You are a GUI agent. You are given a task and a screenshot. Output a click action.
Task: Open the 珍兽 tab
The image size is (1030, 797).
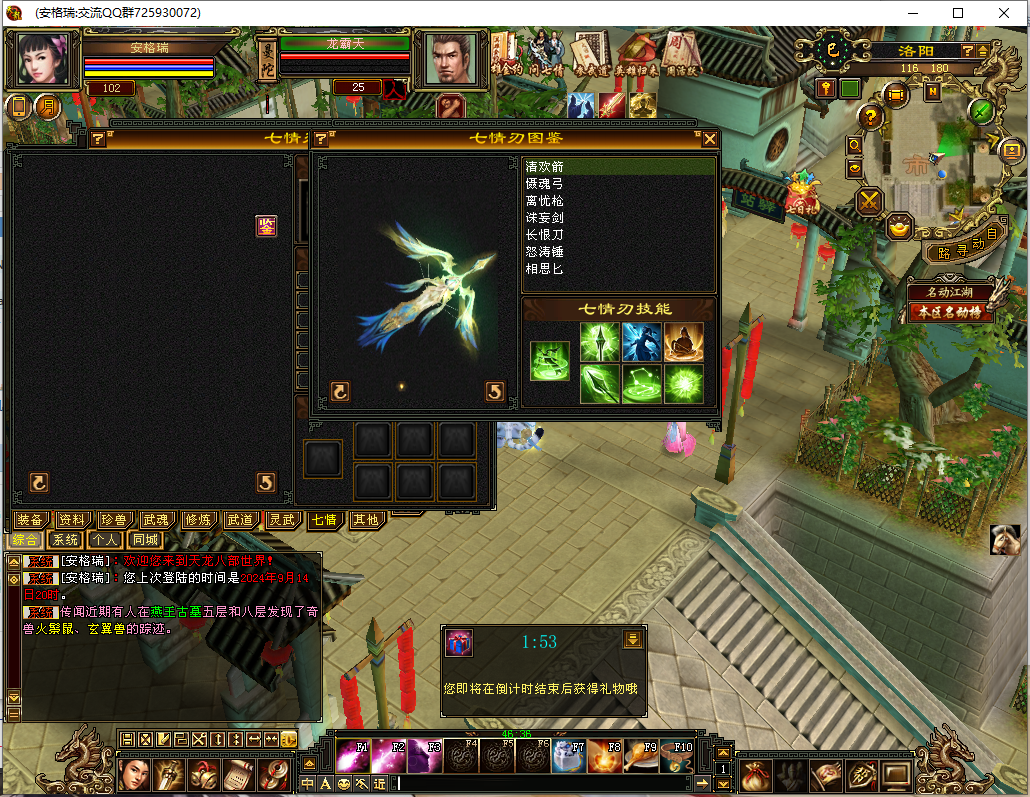point(113,520)
